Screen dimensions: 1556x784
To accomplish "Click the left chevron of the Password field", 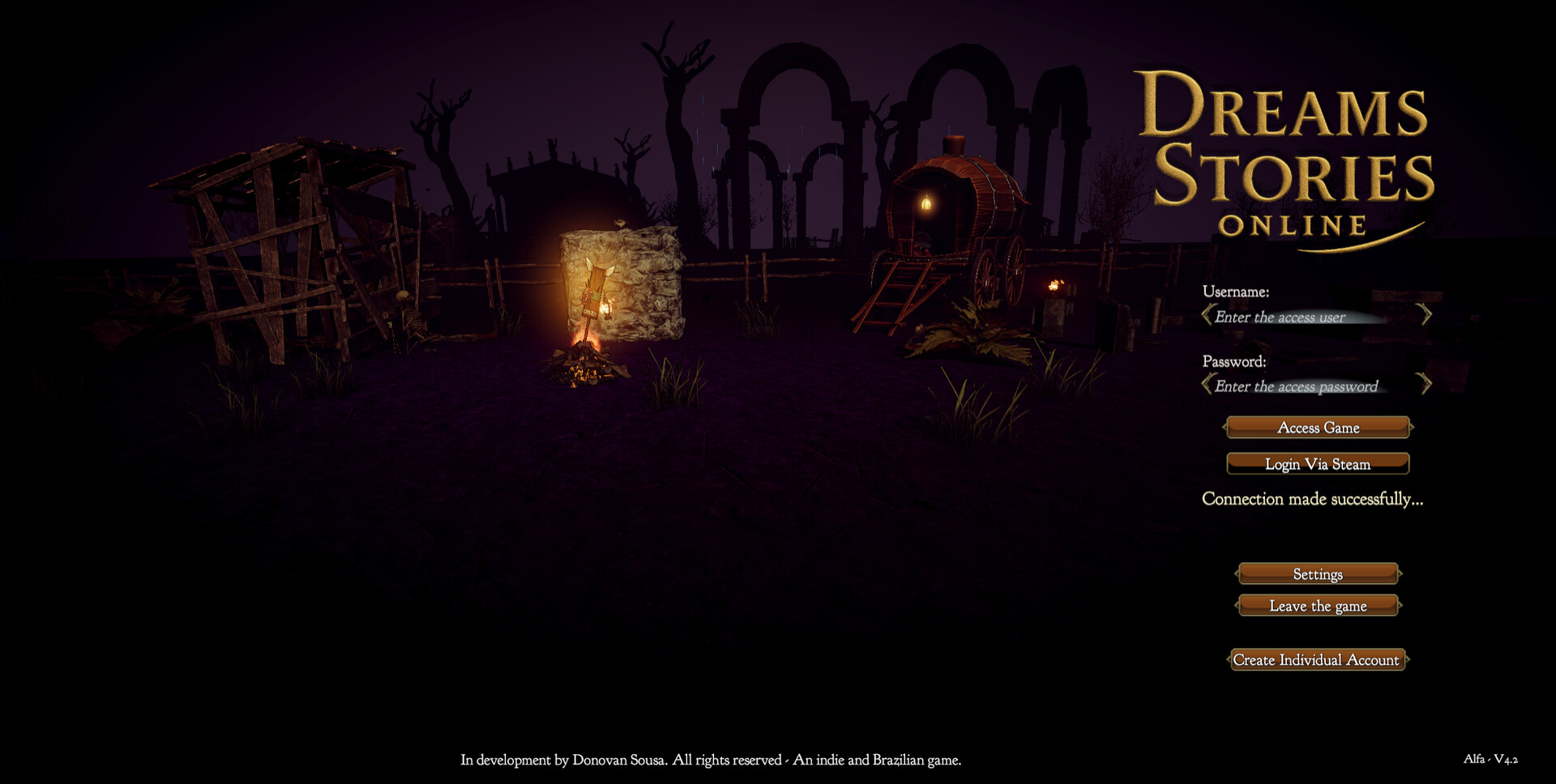I will point(1206,385).
